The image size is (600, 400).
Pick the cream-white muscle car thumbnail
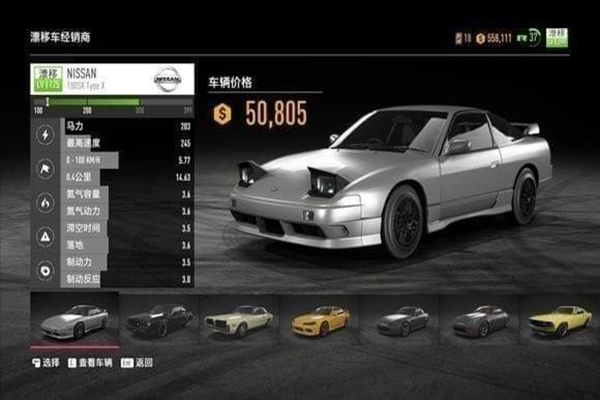point(238,320)
